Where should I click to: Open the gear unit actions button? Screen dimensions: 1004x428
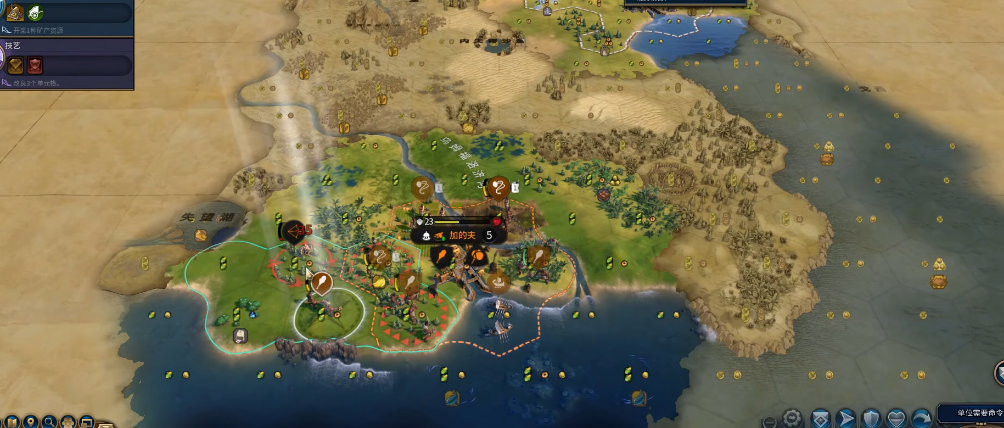click(x=793, y=417)
